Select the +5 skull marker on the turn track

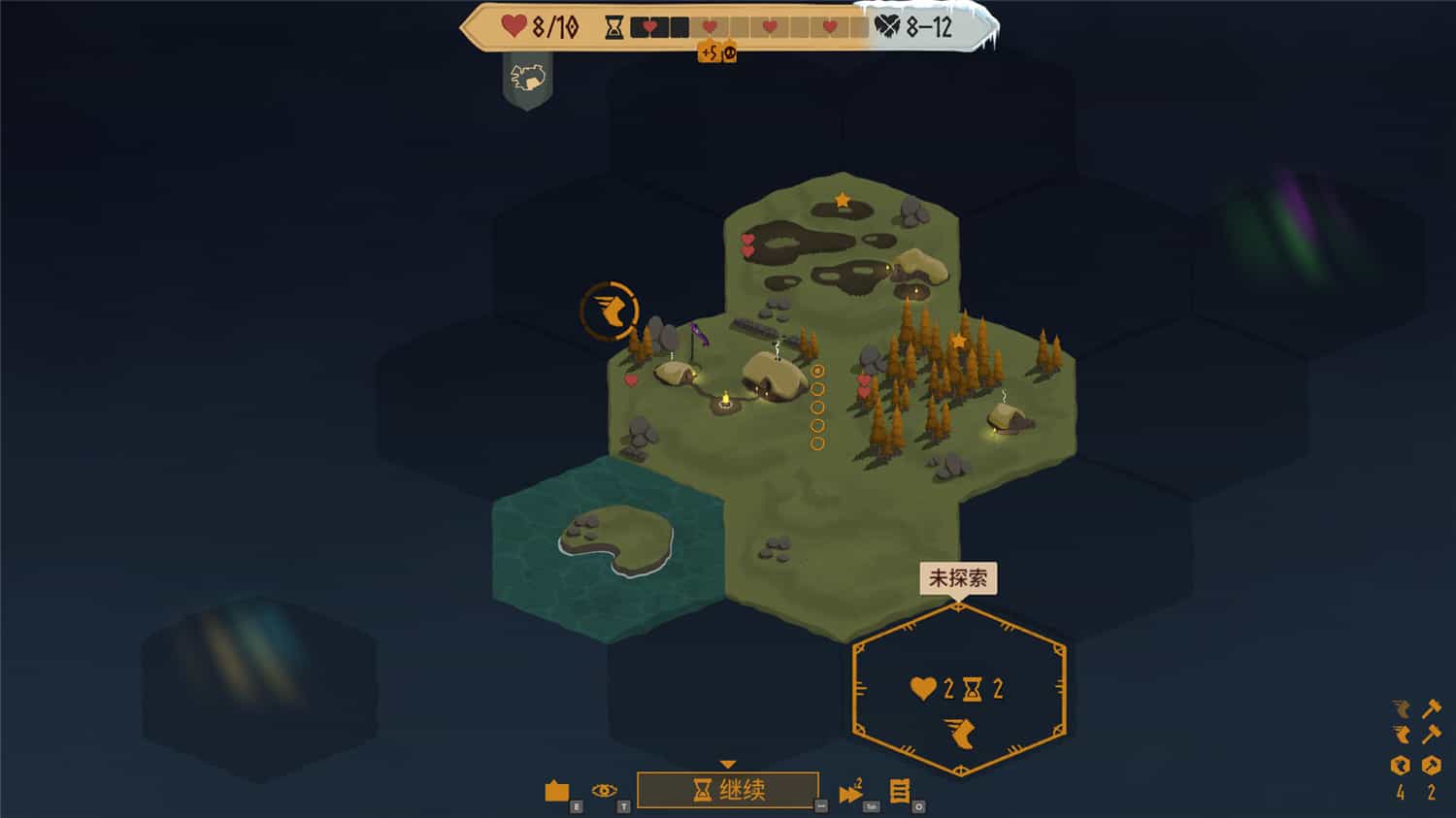[718, 53]
